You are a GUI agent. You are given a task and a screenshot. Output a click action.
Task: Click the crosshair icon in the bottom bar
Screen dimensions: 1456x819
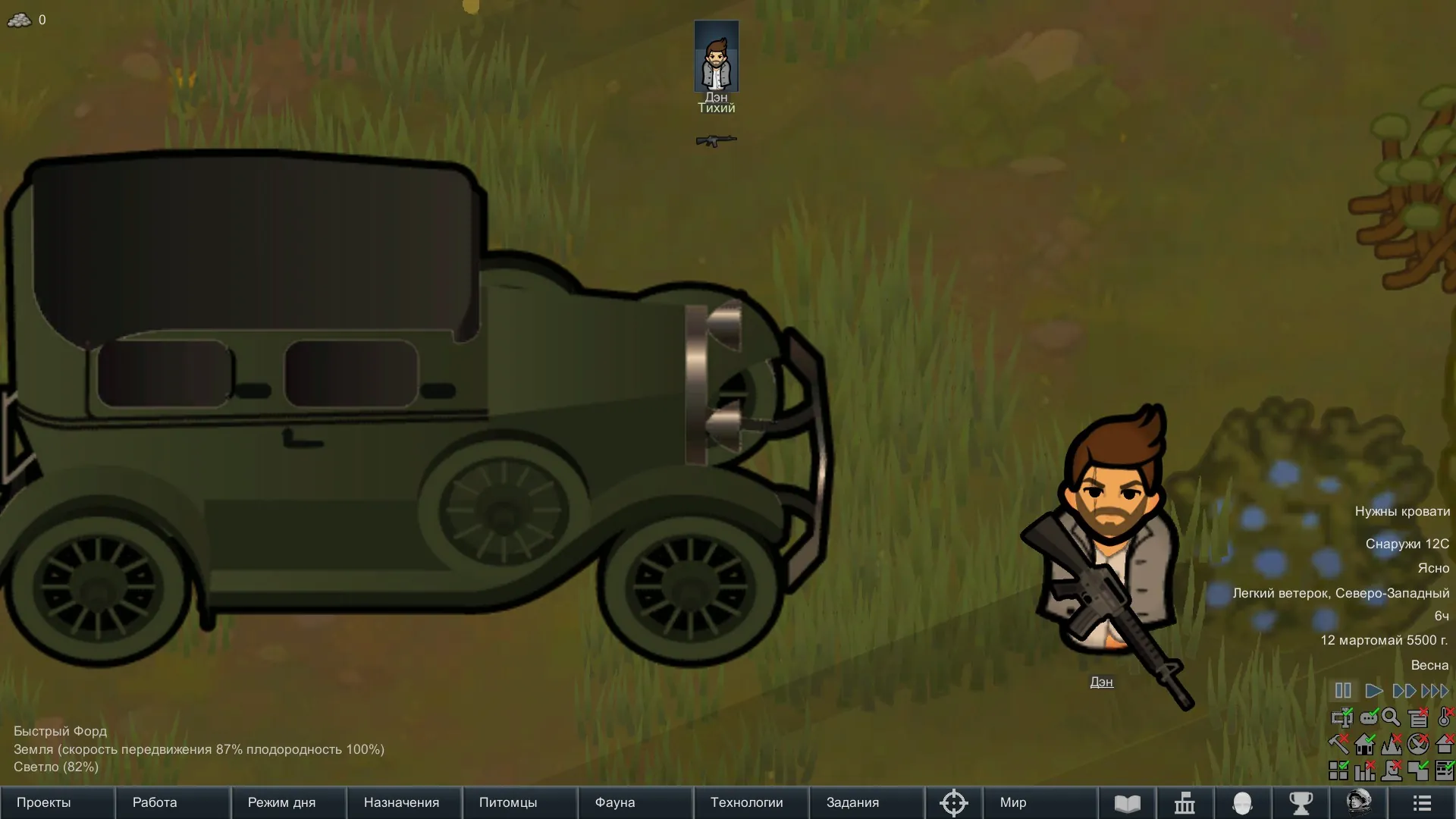pyautogui.click(x=953, y=802)
